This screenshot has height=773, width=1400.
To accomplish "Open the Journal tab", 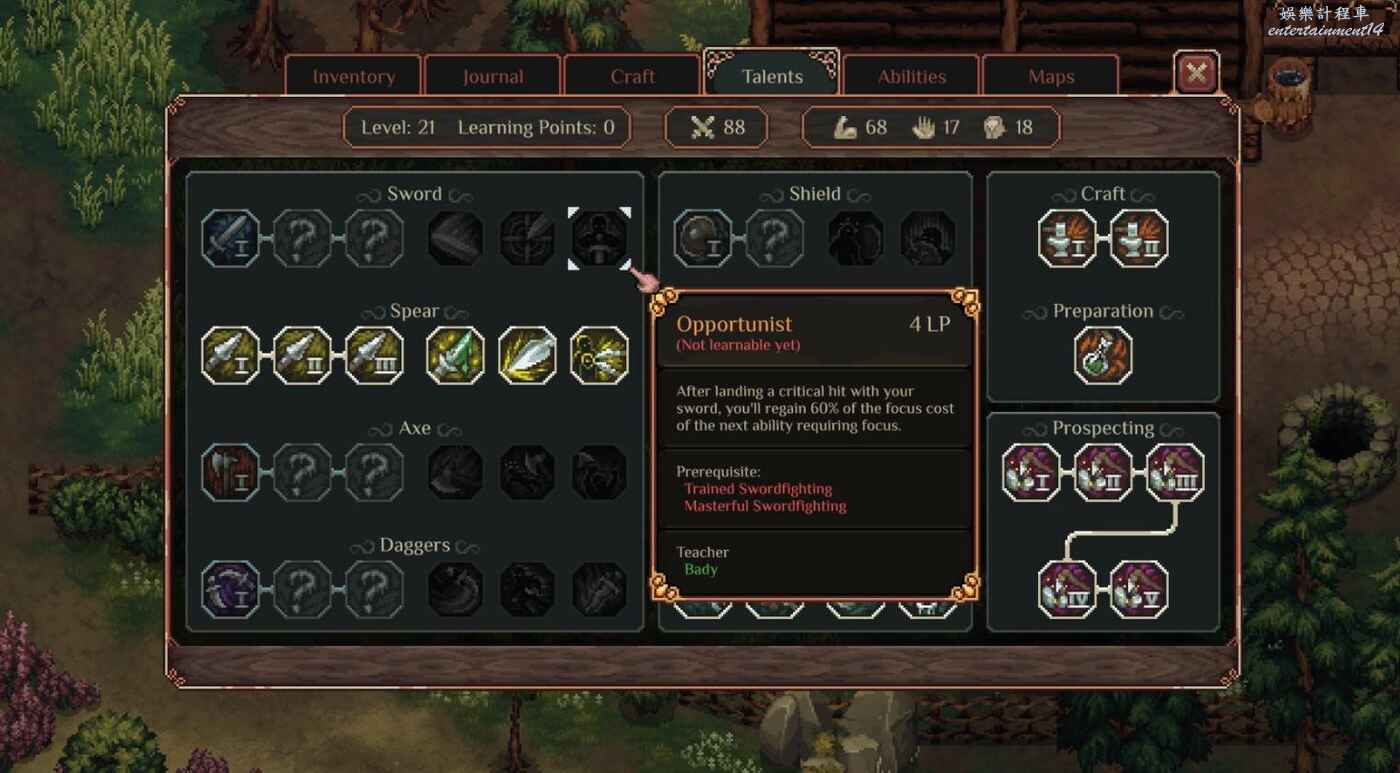I will coord(492,77).
